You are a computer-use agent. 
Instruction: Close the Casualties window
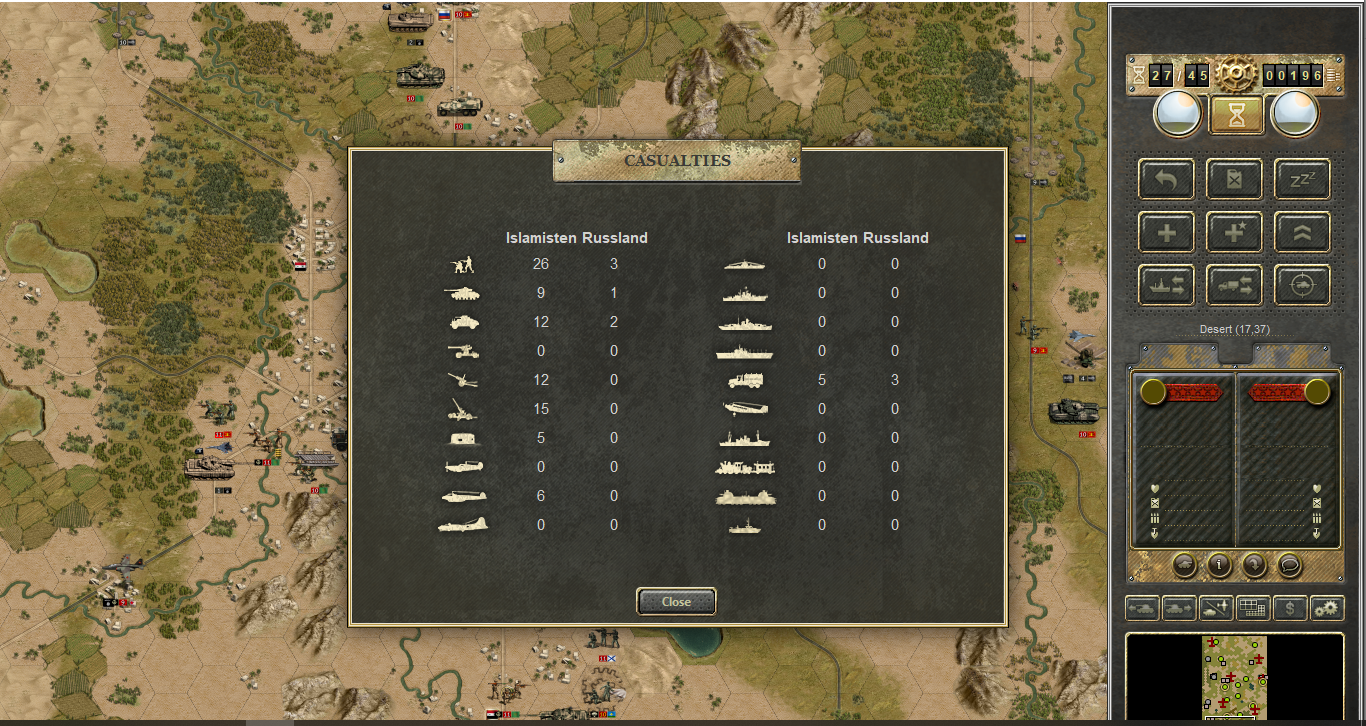(676, 601)
